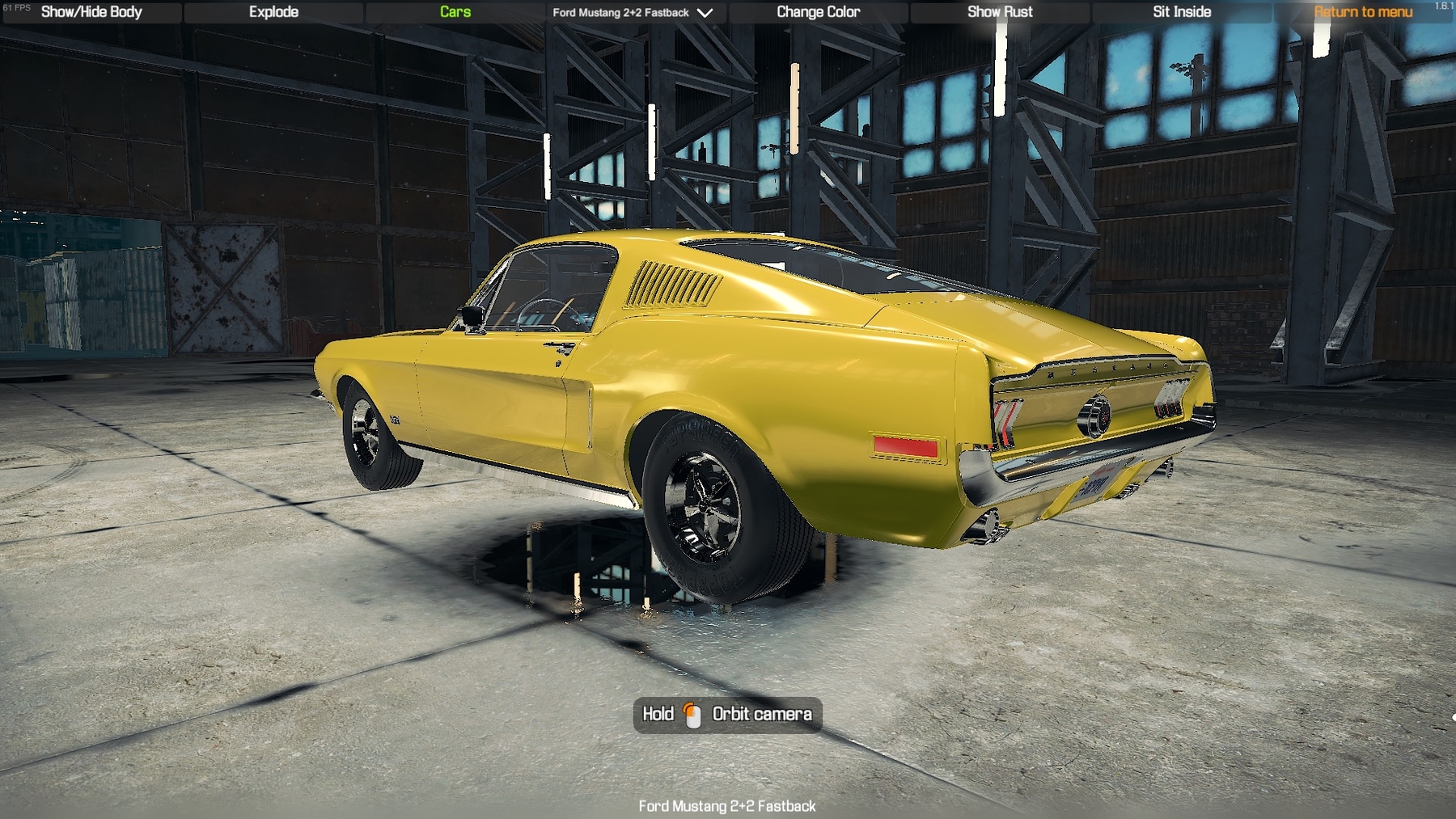Return to menu via orange button
This screenshot has width=1456, height=819.
point(1363,12)
